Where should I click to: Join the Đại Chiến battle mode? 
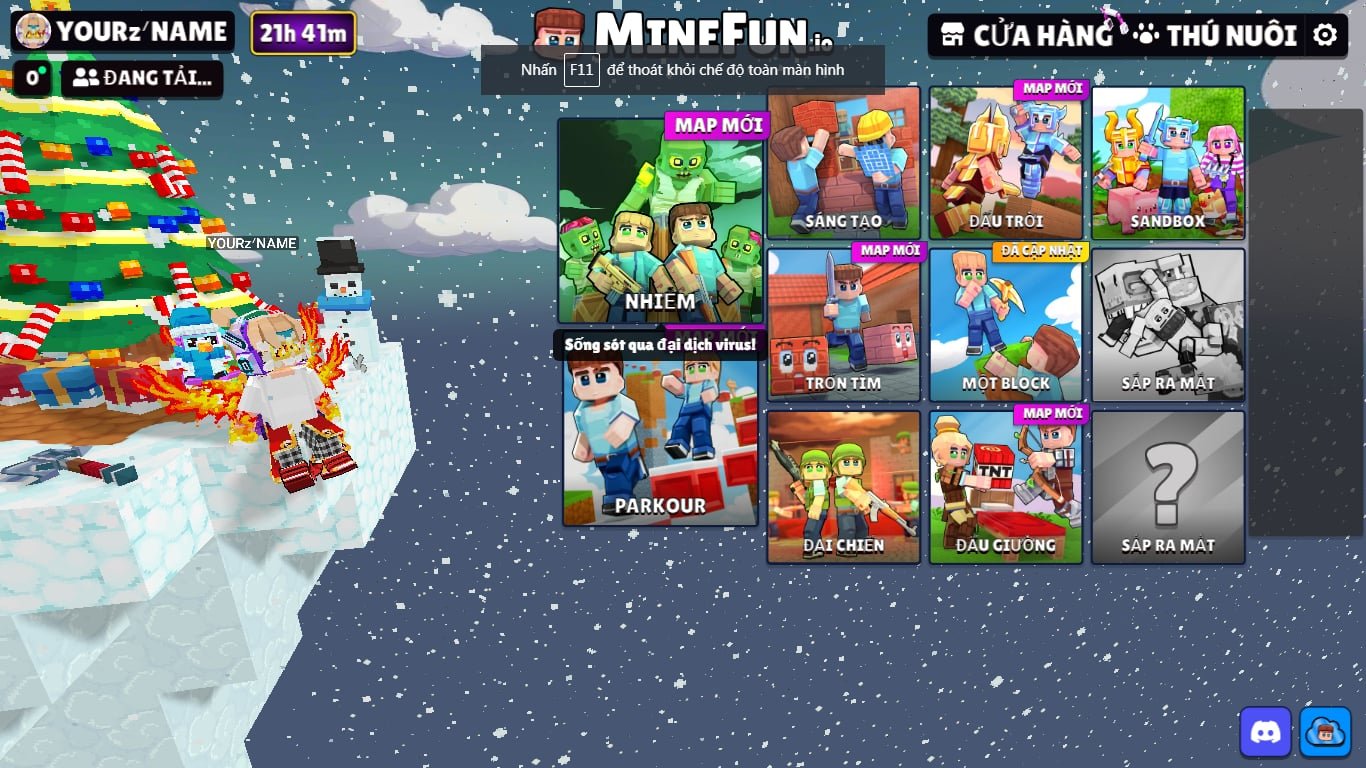click(843, 487)
